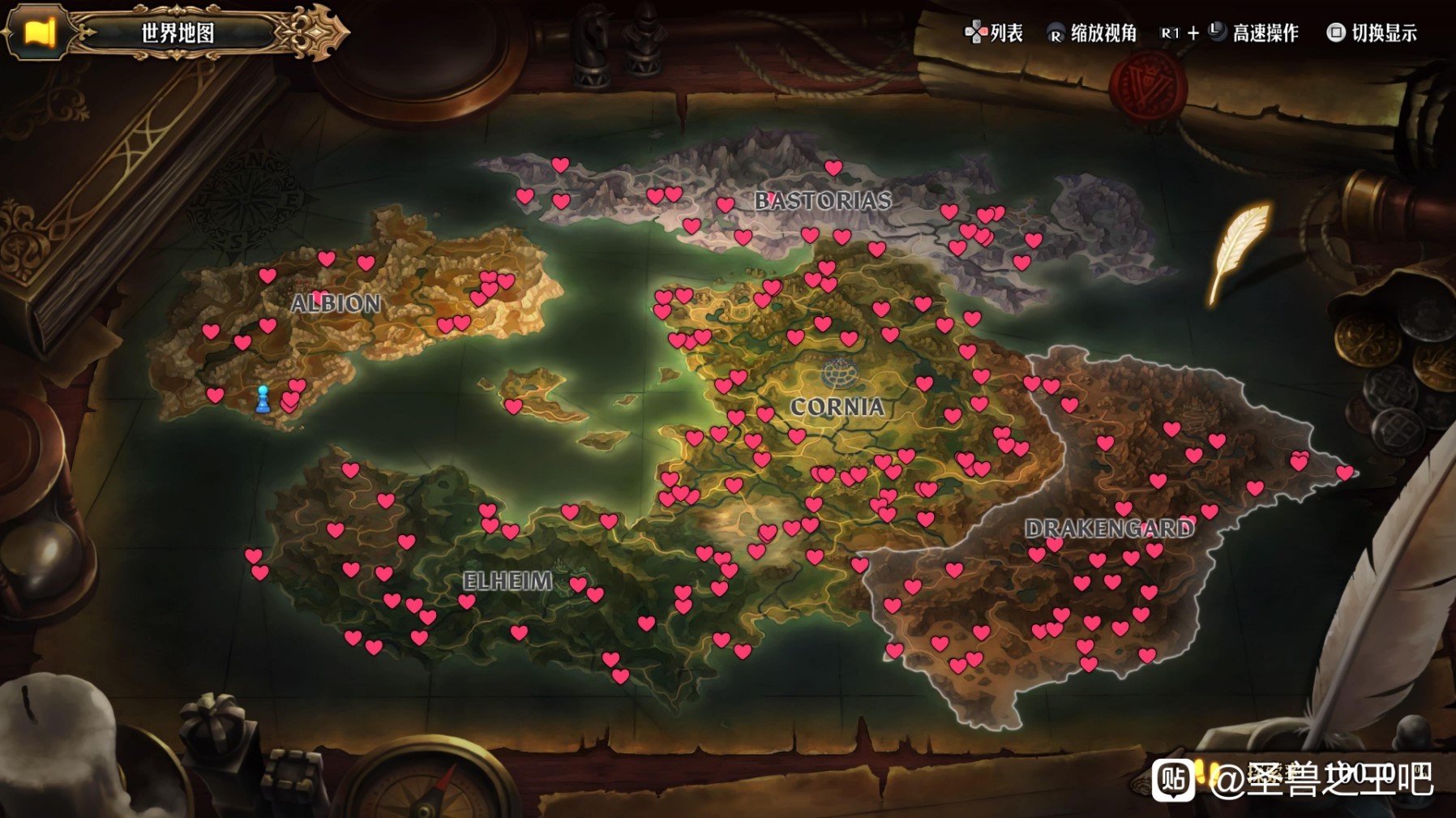The height and width of the screenshot is (818, 1456).
Task: Click the blue pawn player marker
Action: (263, 399)
